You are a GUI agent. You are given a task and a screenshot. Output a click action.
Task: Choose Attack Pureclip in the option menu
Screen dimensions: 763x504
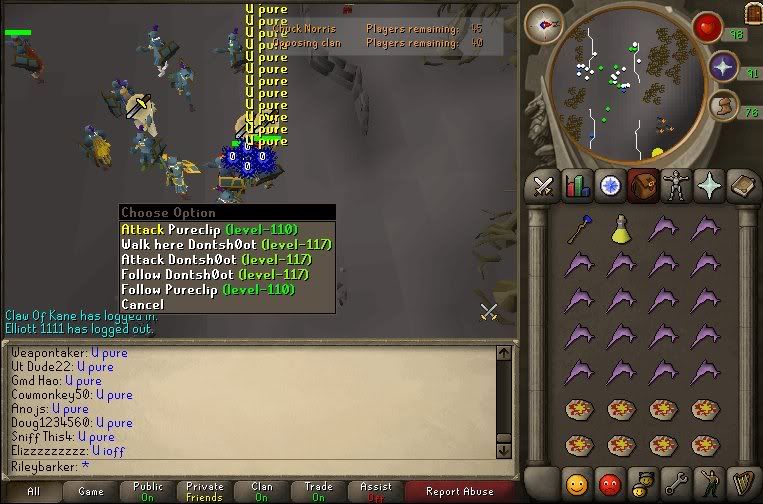207,229
